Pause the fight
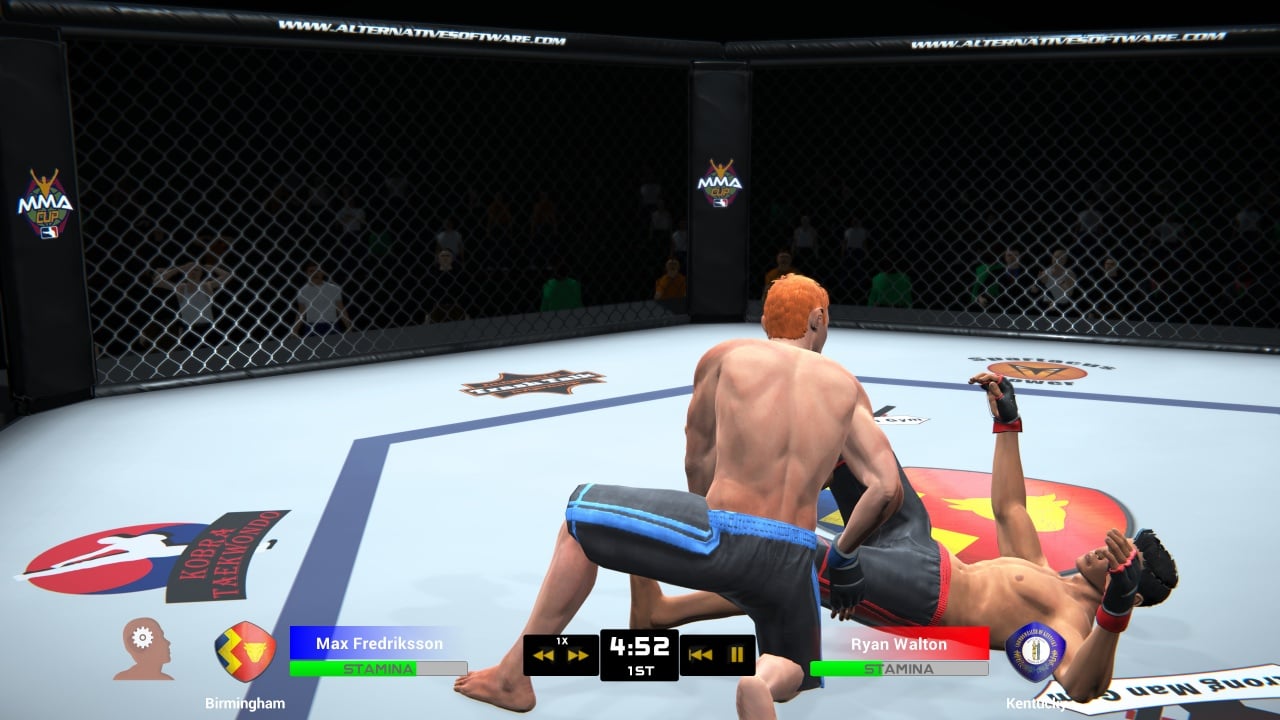Viewport: 1280px width, 720px height. coord(737,655)
